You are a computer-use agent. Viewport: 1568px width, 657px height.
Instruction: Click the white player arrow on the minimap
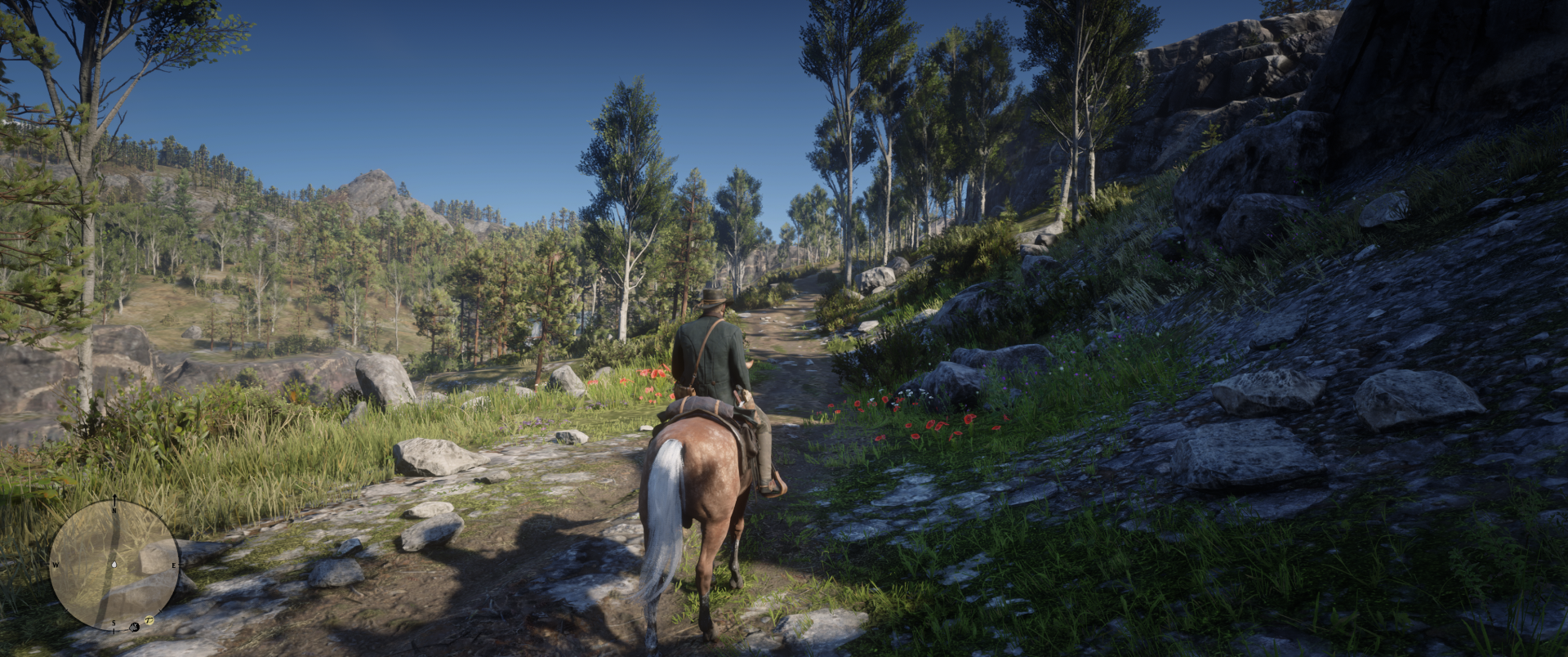[114, 565]
